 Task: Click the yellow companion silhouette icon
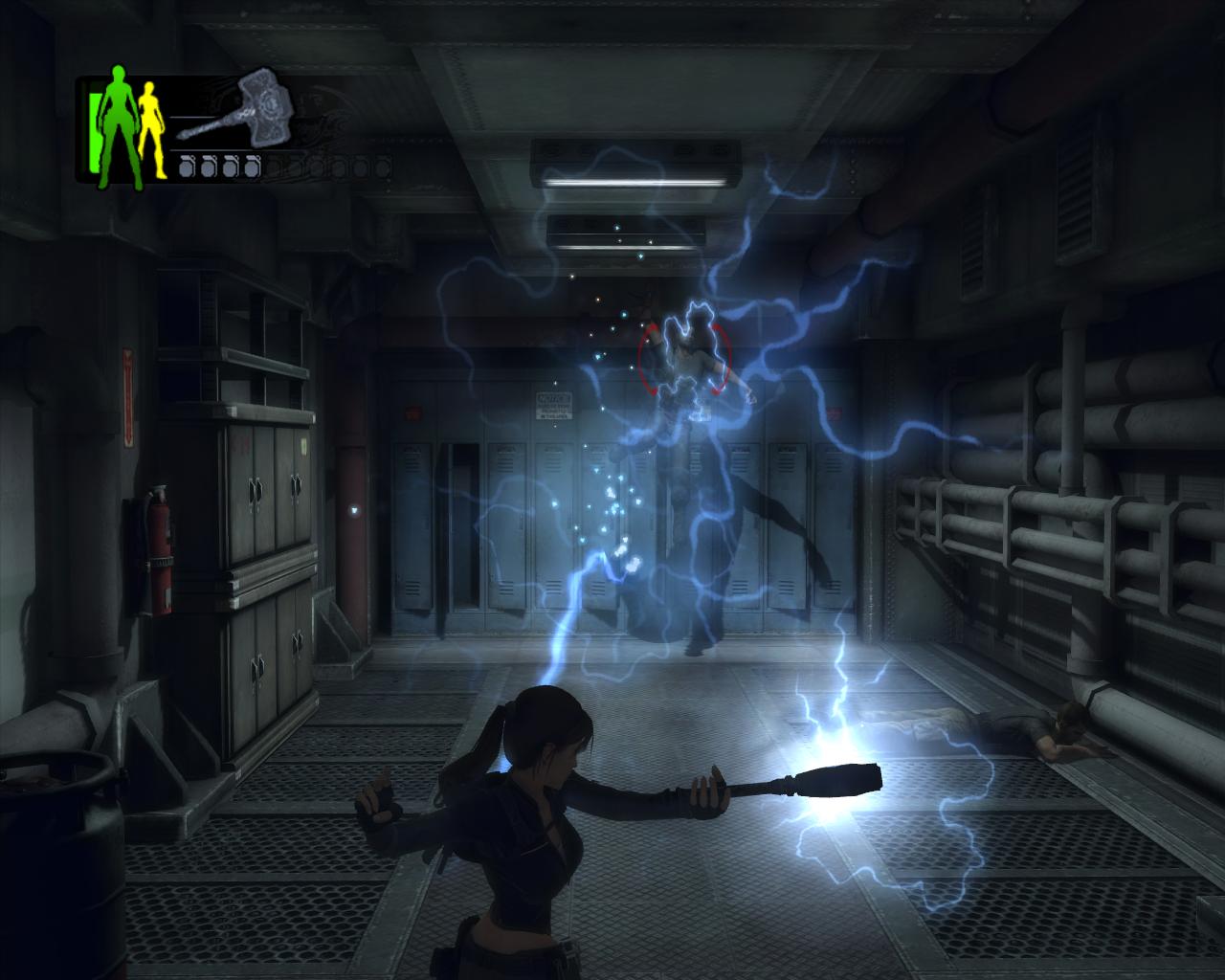coord(150,128)
